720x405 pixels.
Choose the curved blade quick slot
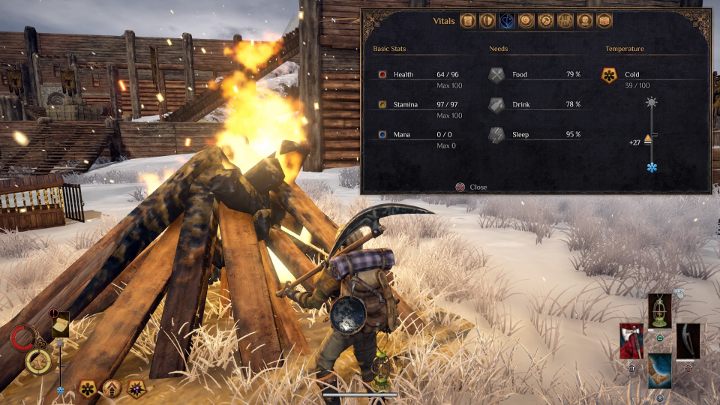pyautogui.click(x=689, y=340)
